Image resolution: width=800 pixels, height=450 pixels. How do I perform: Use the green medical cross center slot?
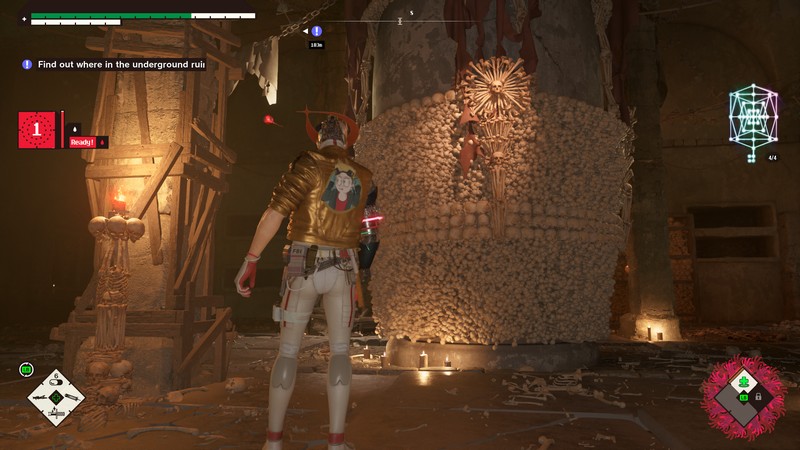(57, 397)
